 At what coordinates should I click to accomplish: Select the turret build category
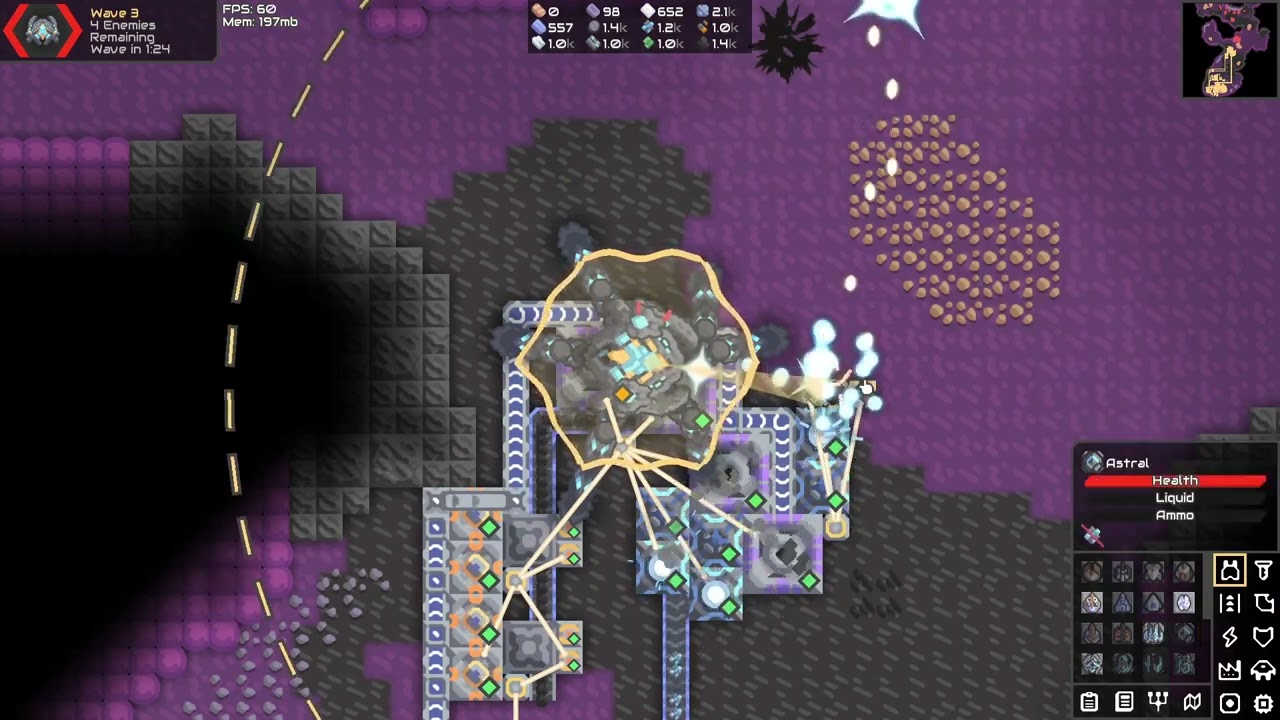pyautogui.click(x=1229, y=571)
